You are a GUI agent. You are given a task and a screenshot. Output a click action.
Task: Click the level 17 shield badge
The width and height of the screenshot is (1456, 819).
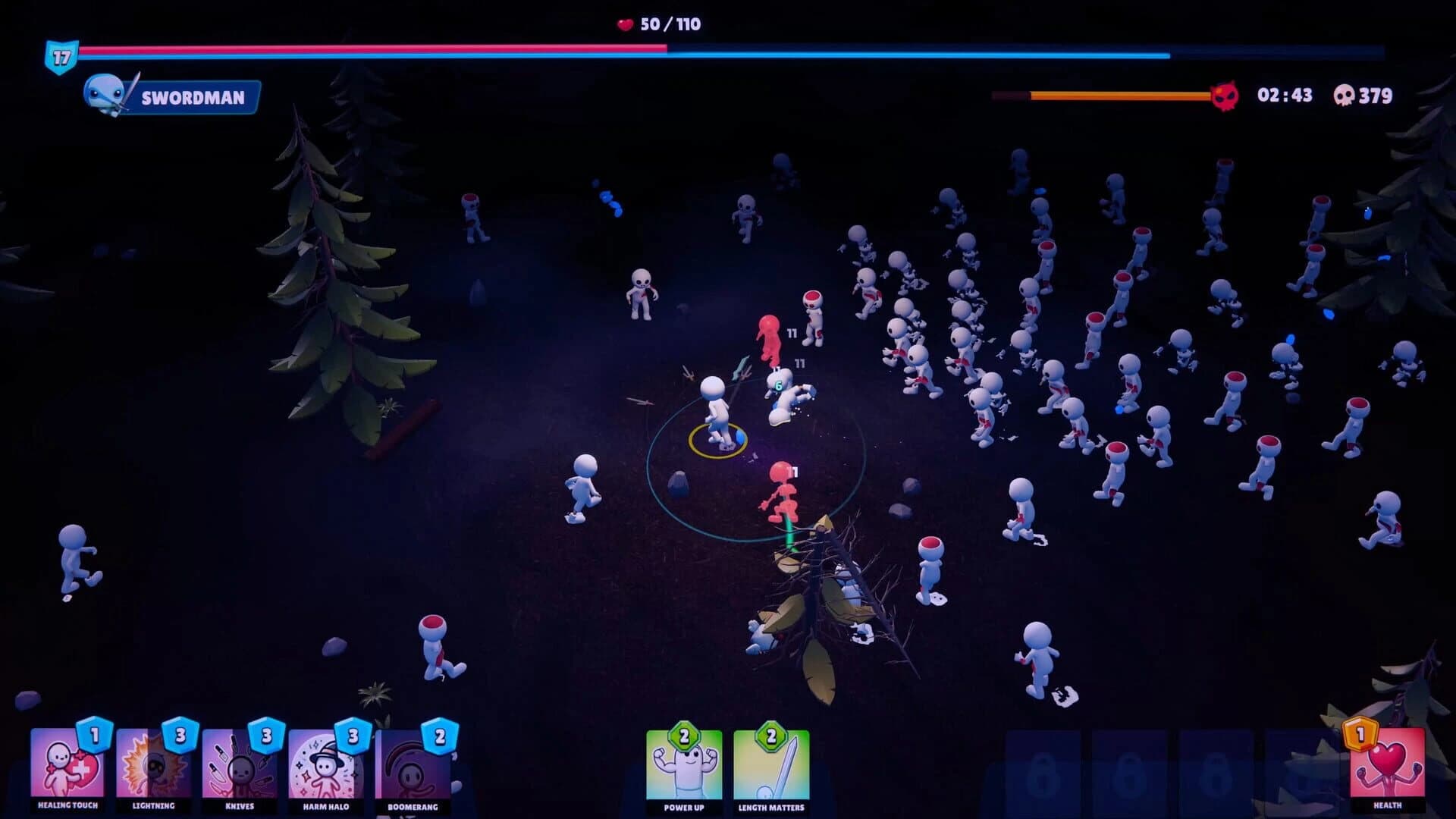coord(63,55)
